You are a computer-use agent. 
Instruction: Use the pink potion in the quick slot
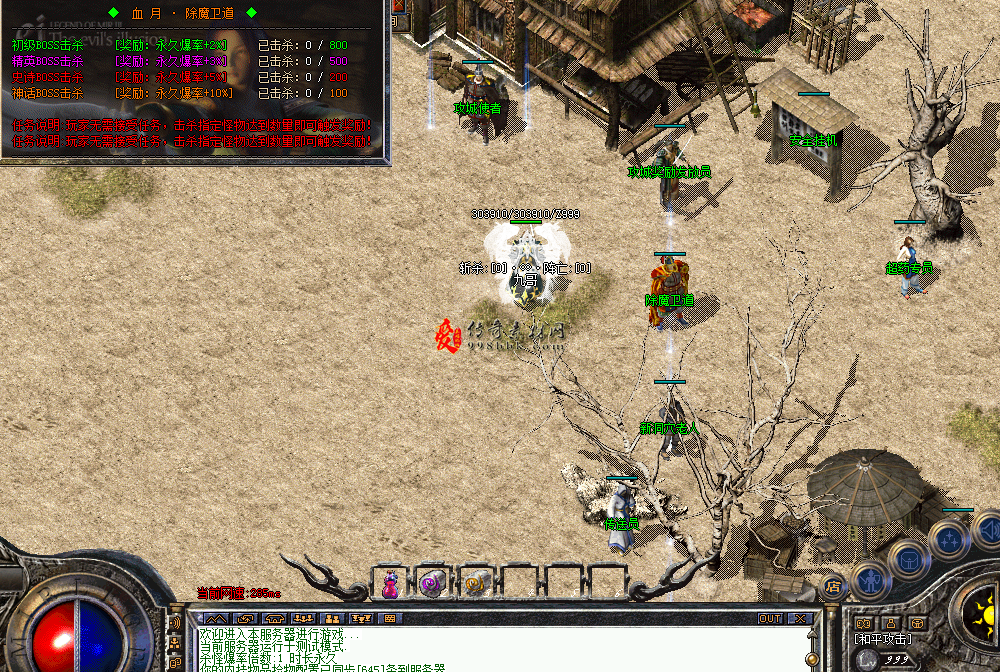pyautogui.click(x=391, y=584)
